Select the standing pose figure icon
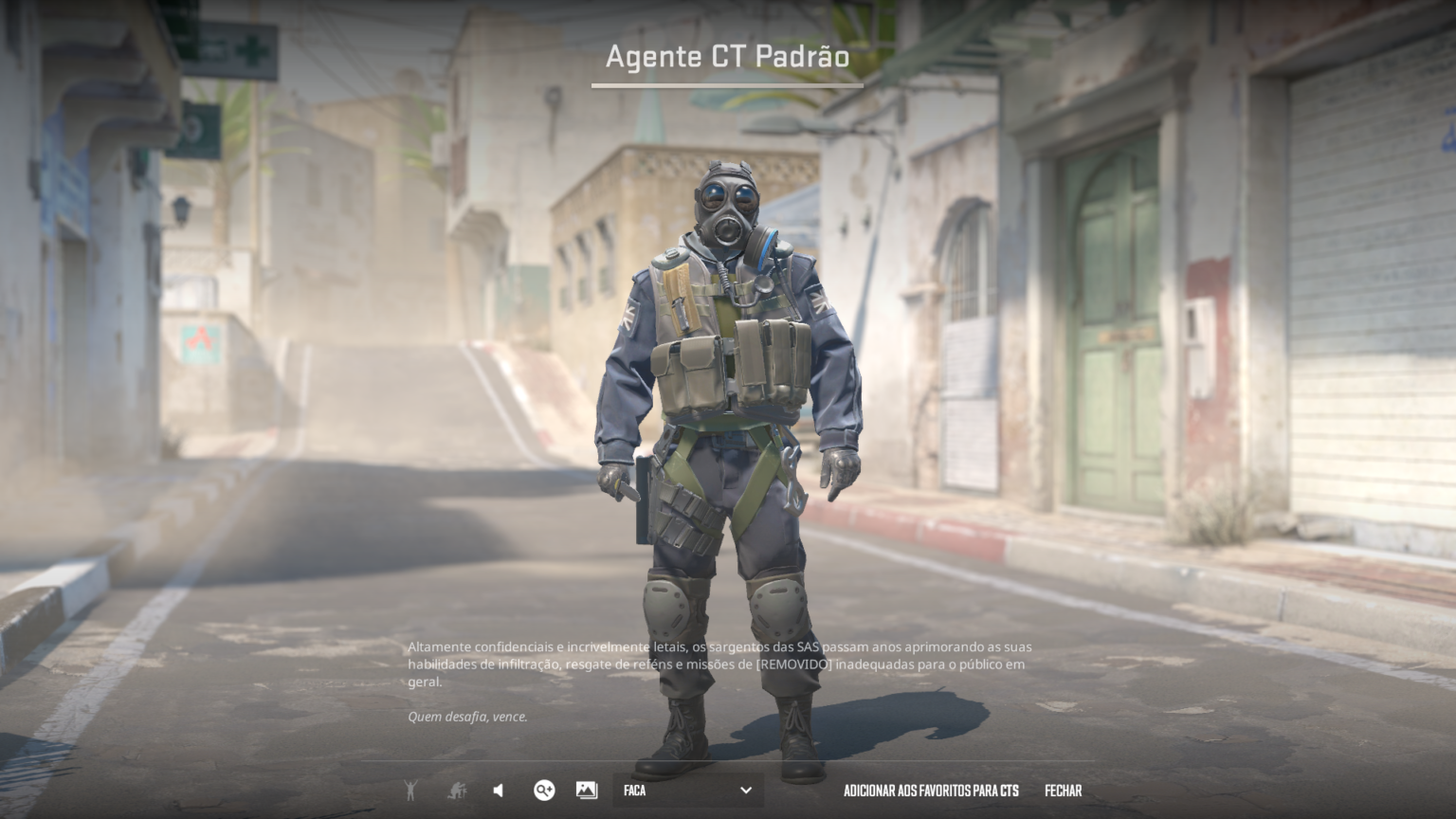 click(411, 790)
